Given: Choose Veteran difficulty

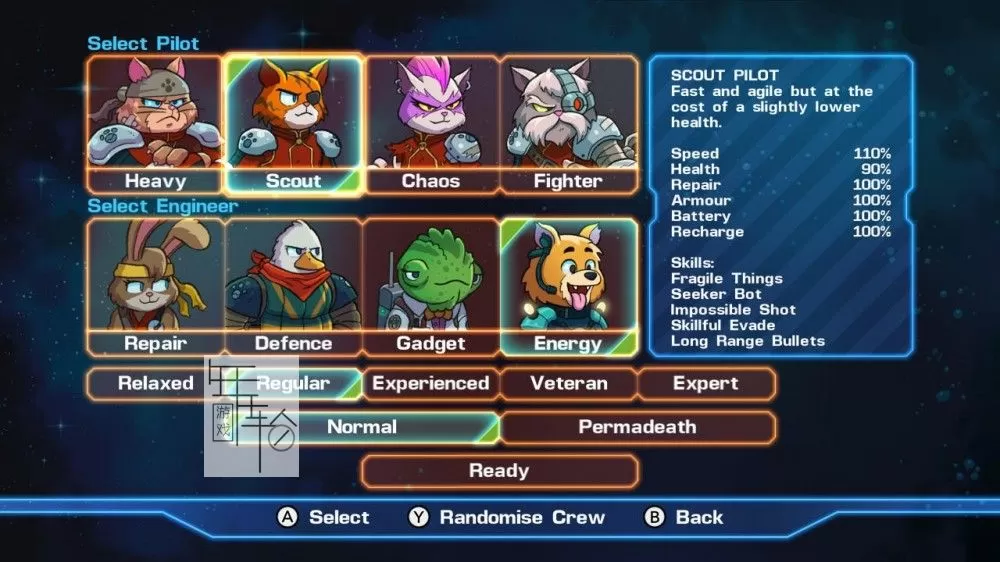Looking at the screenshot, I should point(568,384).
